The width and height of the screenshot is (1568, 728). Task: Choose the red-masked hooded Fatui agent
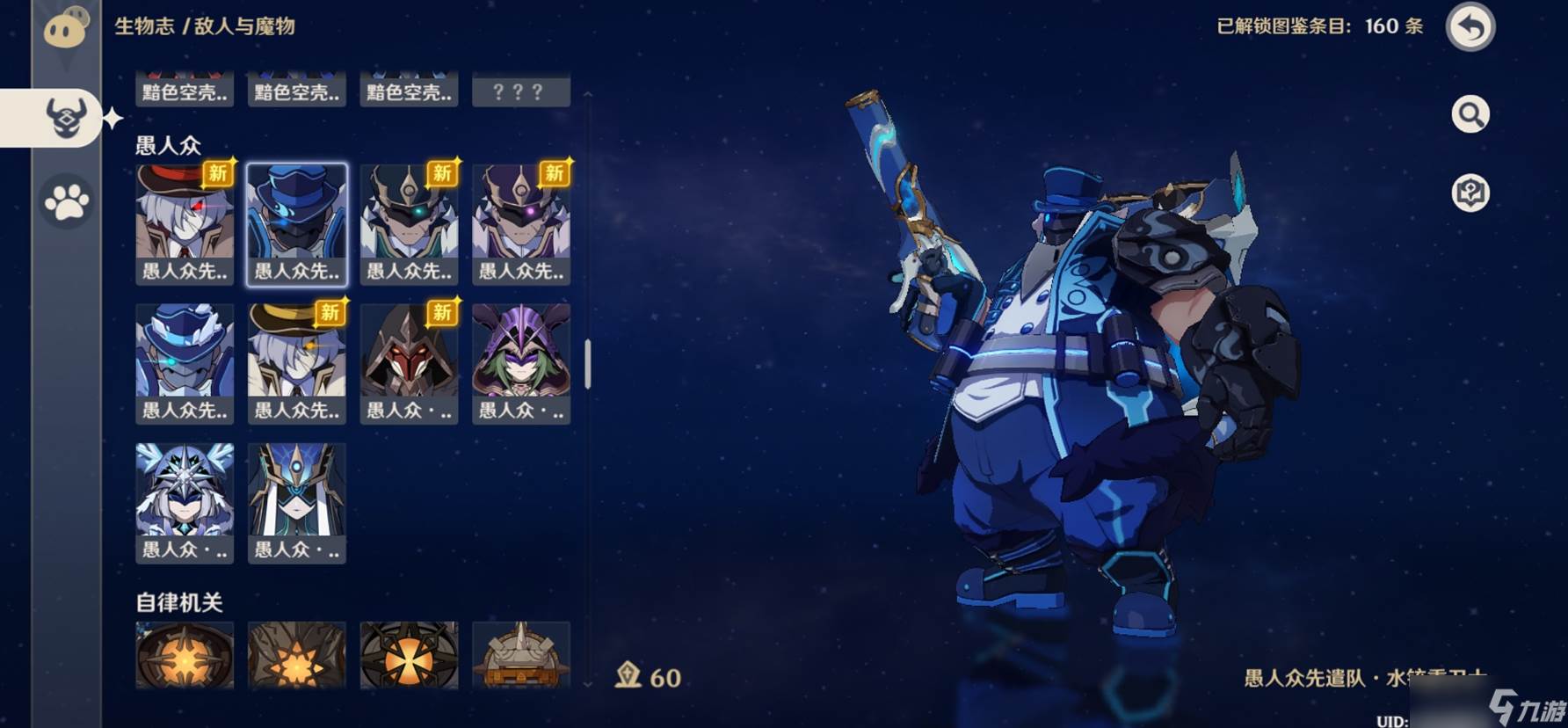pos(409,363)
